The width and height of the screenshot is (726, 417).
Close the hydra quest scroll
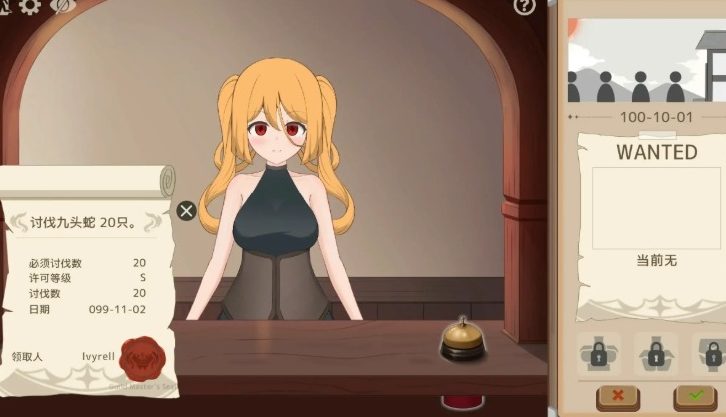[x=186, y=210]
